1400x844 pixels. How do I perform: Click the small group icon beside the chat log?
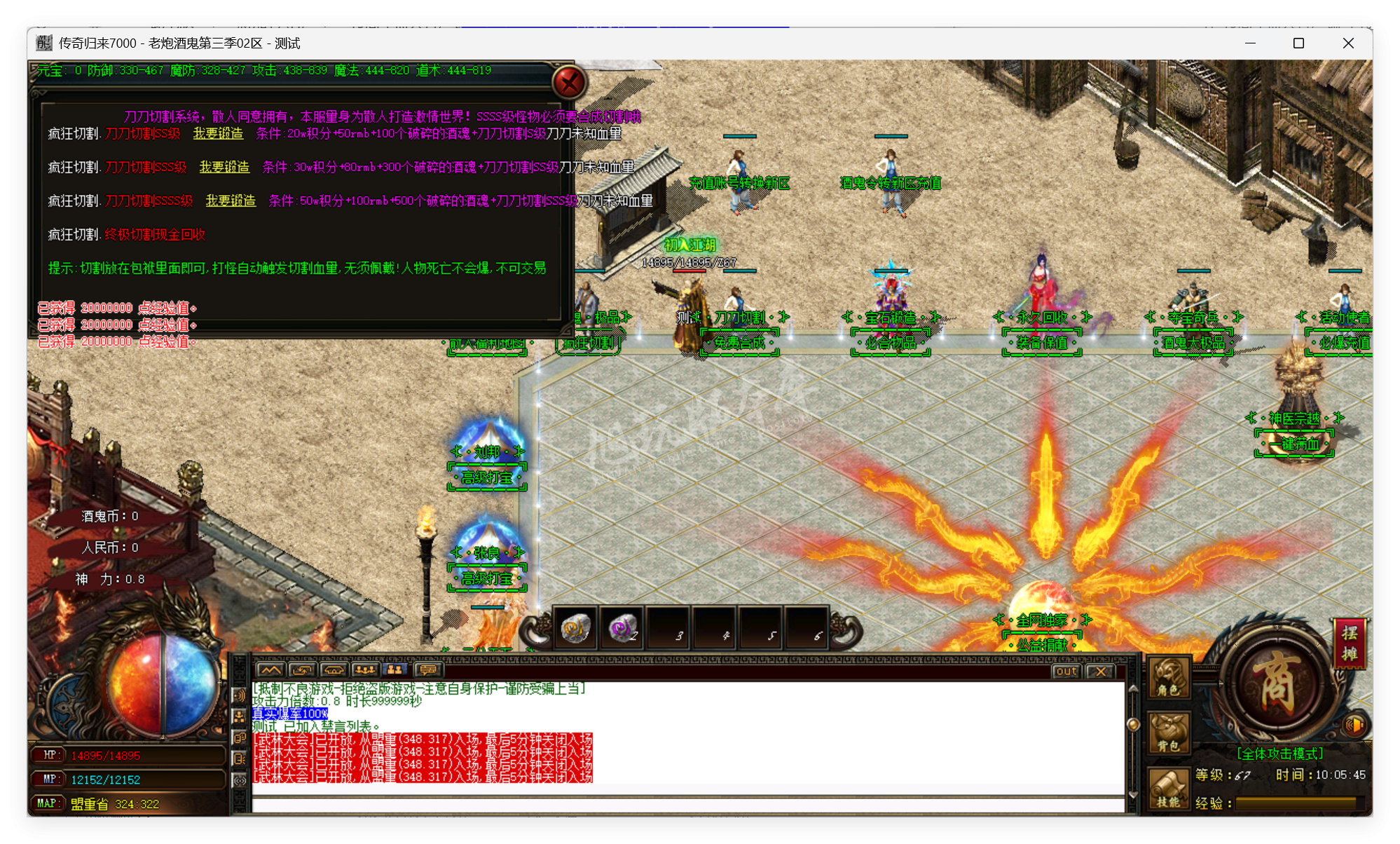click(x=239, y=718)
